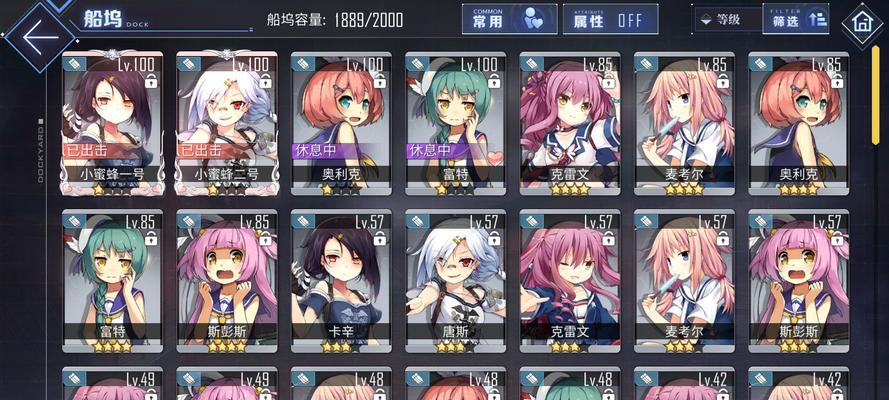The width and height of the screenshot is (889, 400).
Task: Pick the Lv.57 斯彭斯 ship card
Action: pyautogui.click(x=799, y=280)
